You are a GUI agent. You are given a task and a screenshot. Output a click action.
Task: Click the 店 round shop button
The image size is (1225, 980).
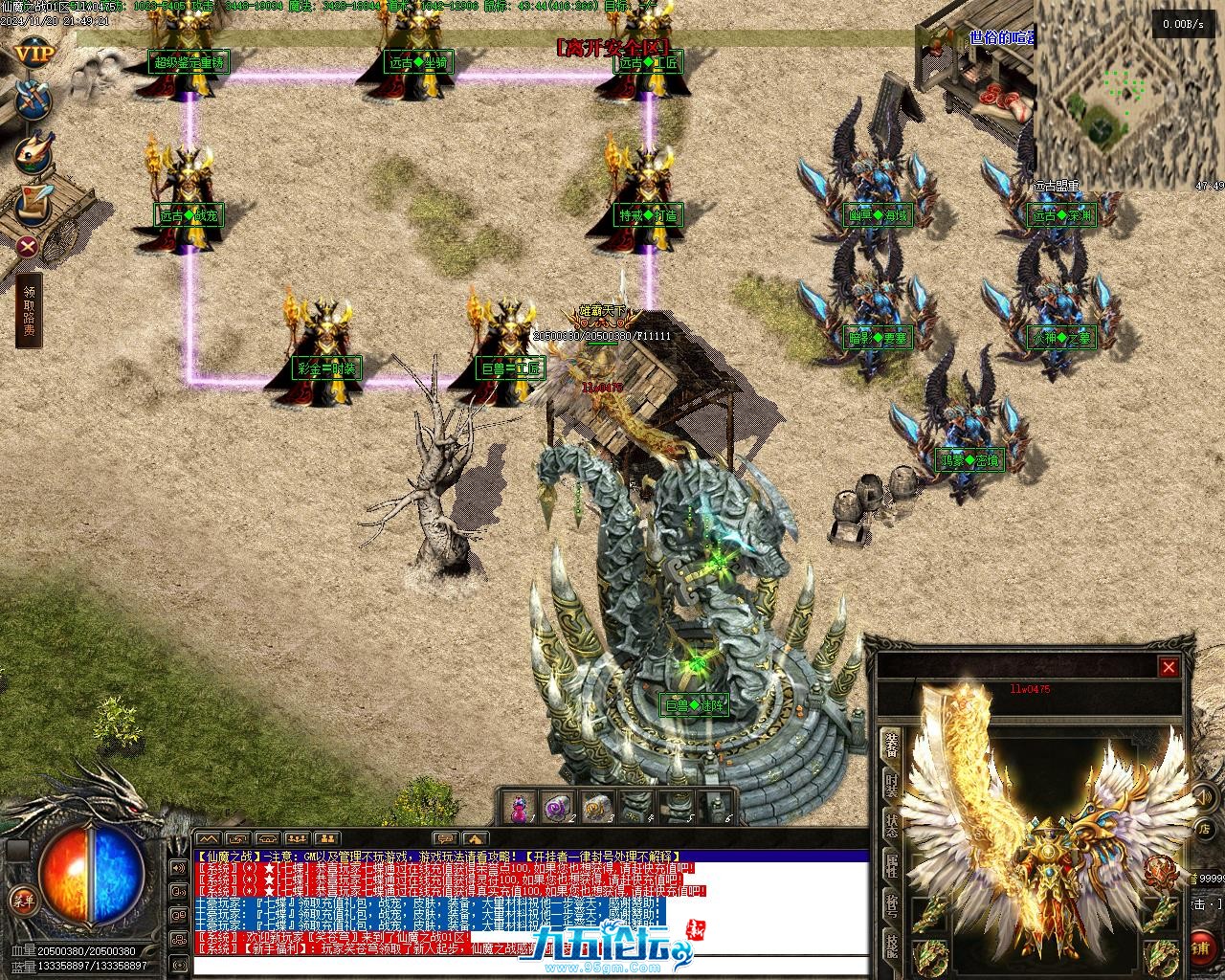1206,829
